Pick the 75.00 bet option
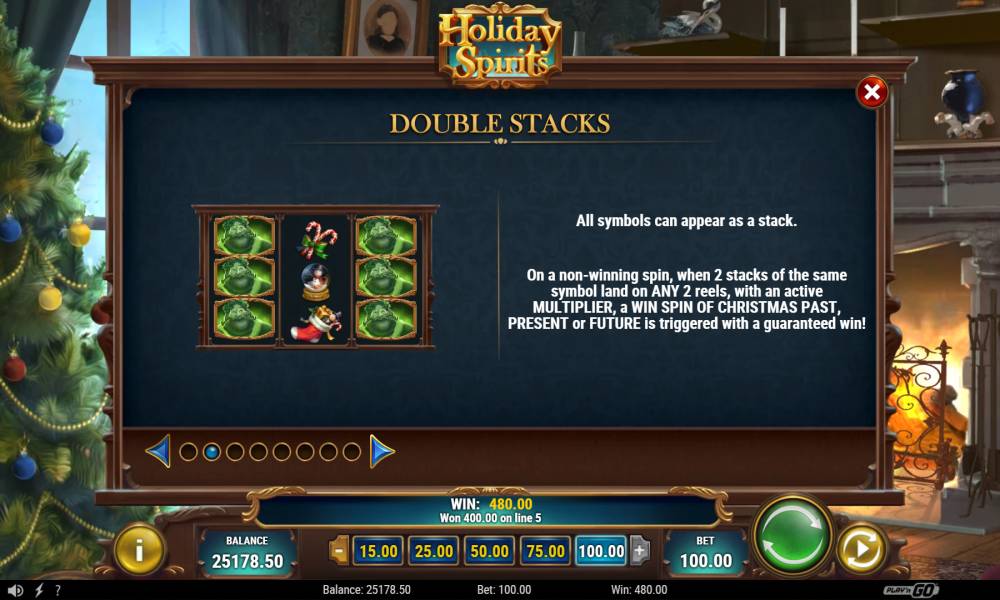1000x600 pixels. 546,550
